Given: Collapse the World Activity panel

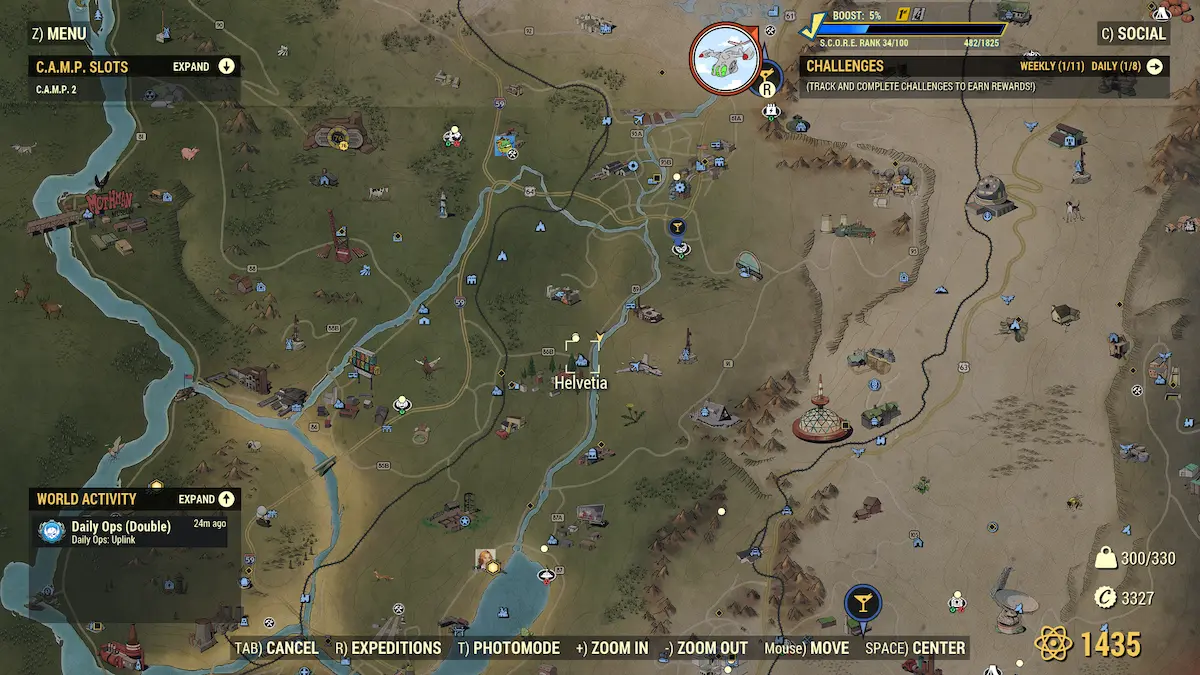Looking at the screenshot, I should pyautogui.click(x=226, y=499).
